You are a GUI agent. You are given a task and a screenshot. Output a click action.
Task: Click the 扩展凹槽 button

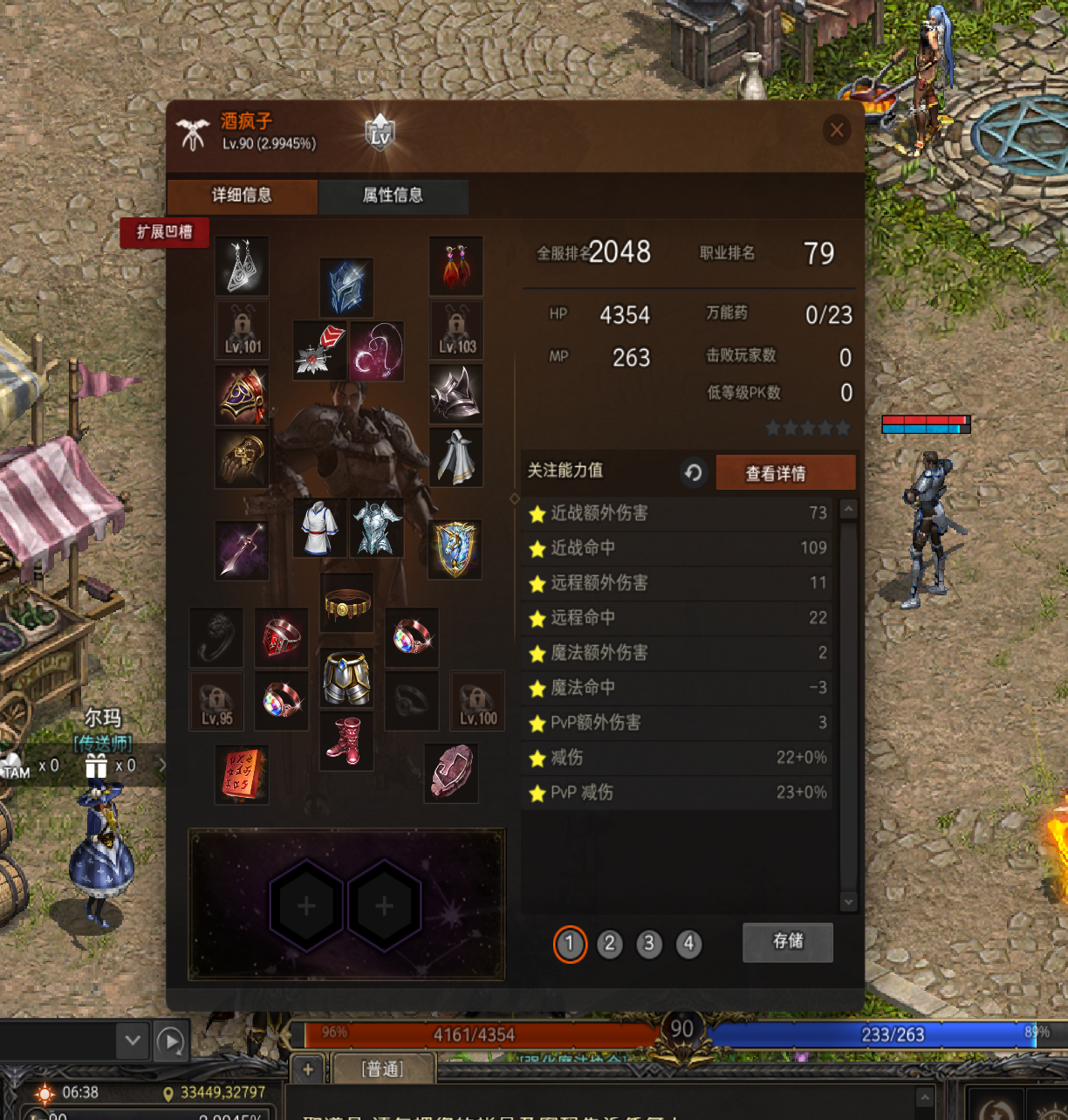pyautogui.click(x=164, y=232)
